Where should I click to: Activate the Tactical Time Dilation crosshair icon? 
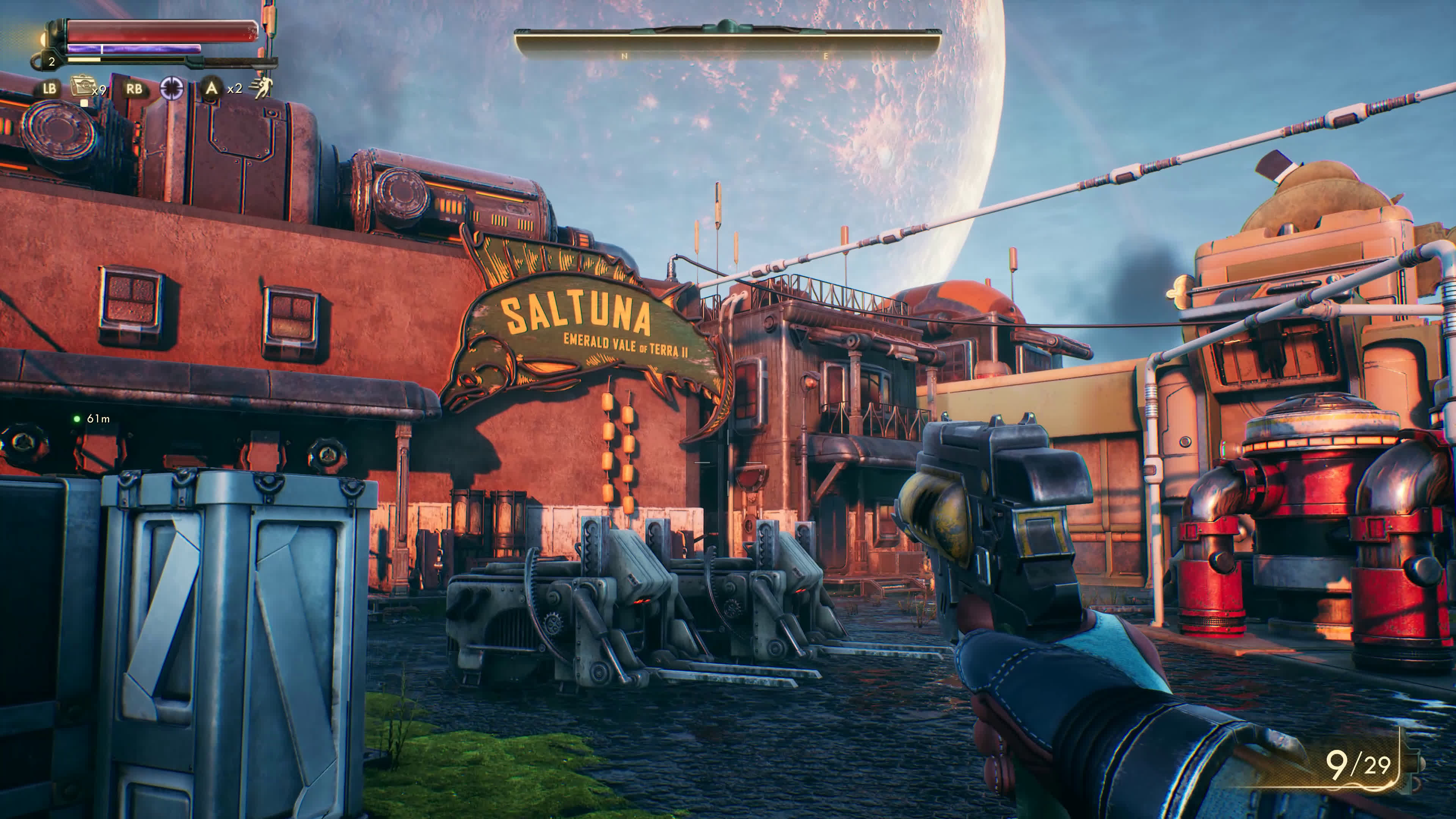[x=172, y=88]
